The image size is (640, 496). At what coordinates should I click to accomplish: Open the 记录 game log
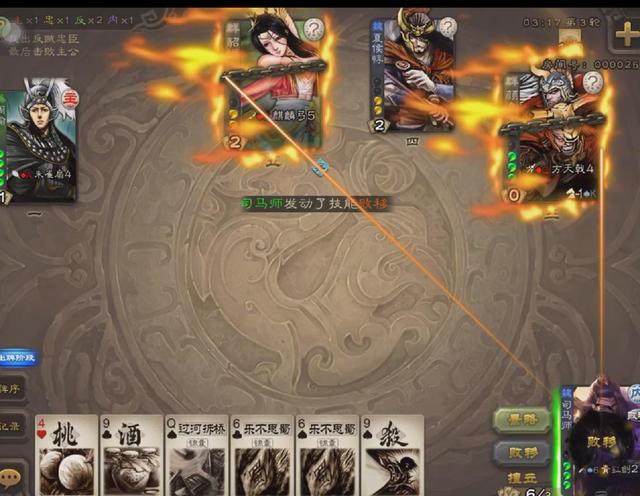point(12,423)
